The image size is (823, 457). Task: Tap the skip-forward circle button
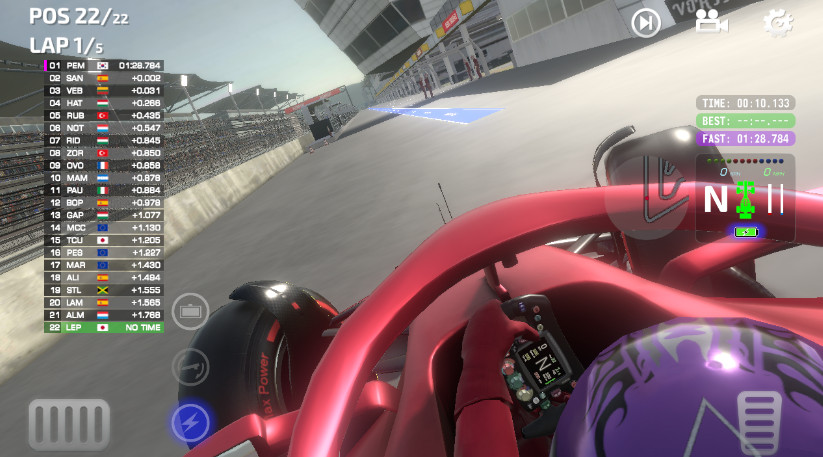click(647, 22)
